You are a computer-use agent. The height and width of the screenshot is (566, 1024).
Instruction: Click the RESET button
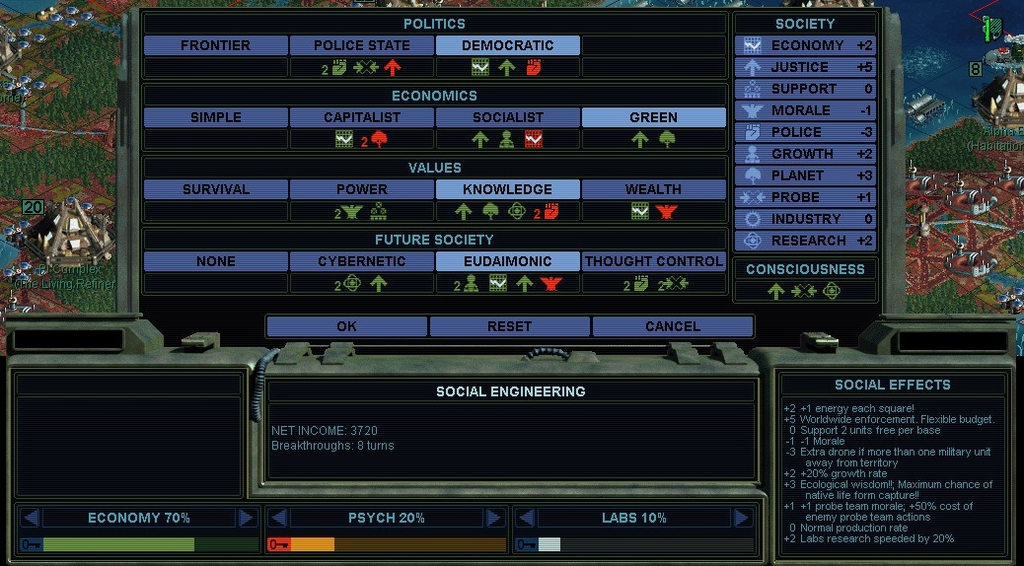(509, 326)
